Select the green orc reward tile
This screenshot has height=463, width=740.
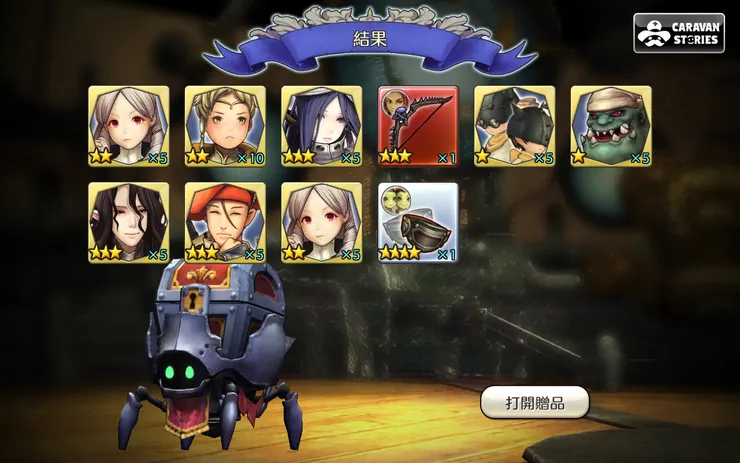pyautogui.click(x=611, y=126)
